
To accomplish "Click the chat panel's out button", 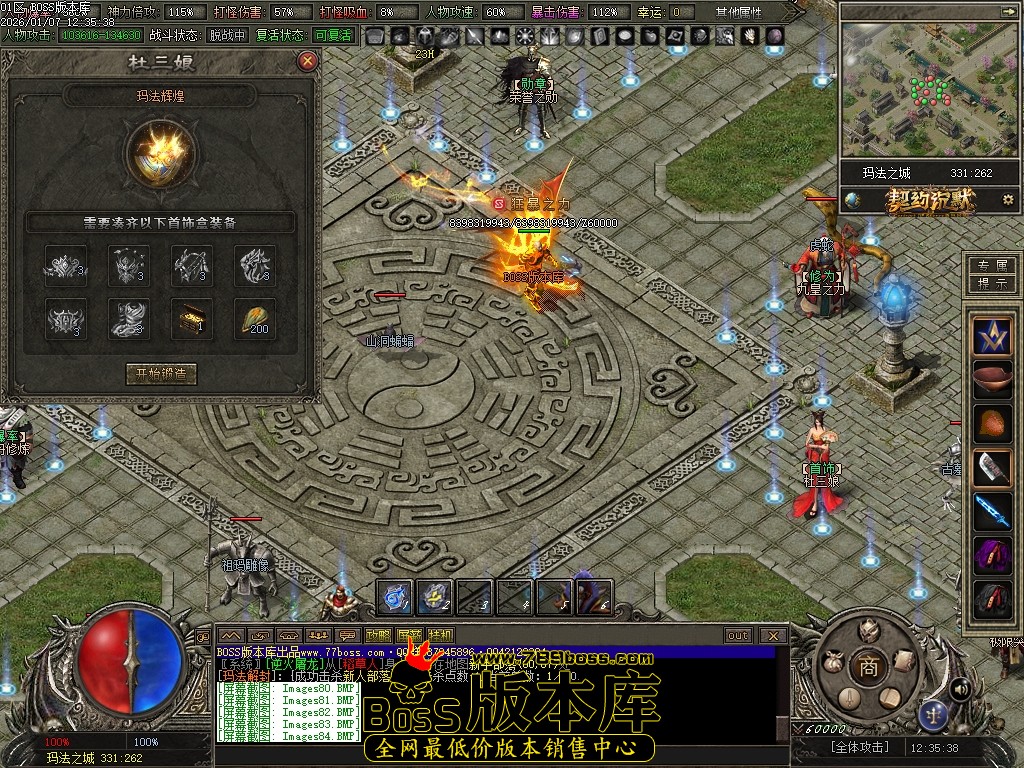I will (x=738, y=635).
